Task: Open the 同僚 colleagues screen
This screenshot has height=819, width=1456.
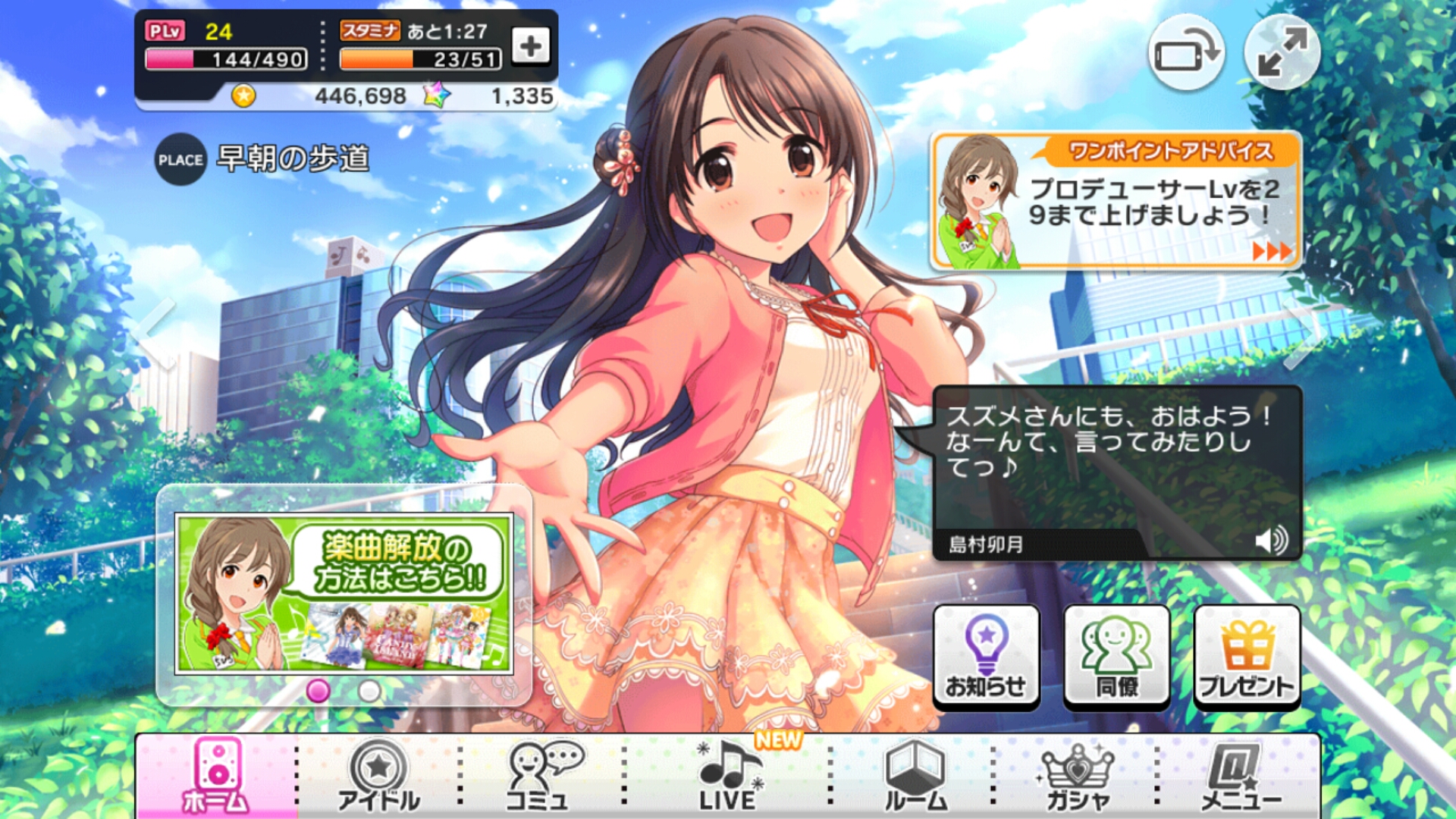Action: click(x=1115, y=656)
